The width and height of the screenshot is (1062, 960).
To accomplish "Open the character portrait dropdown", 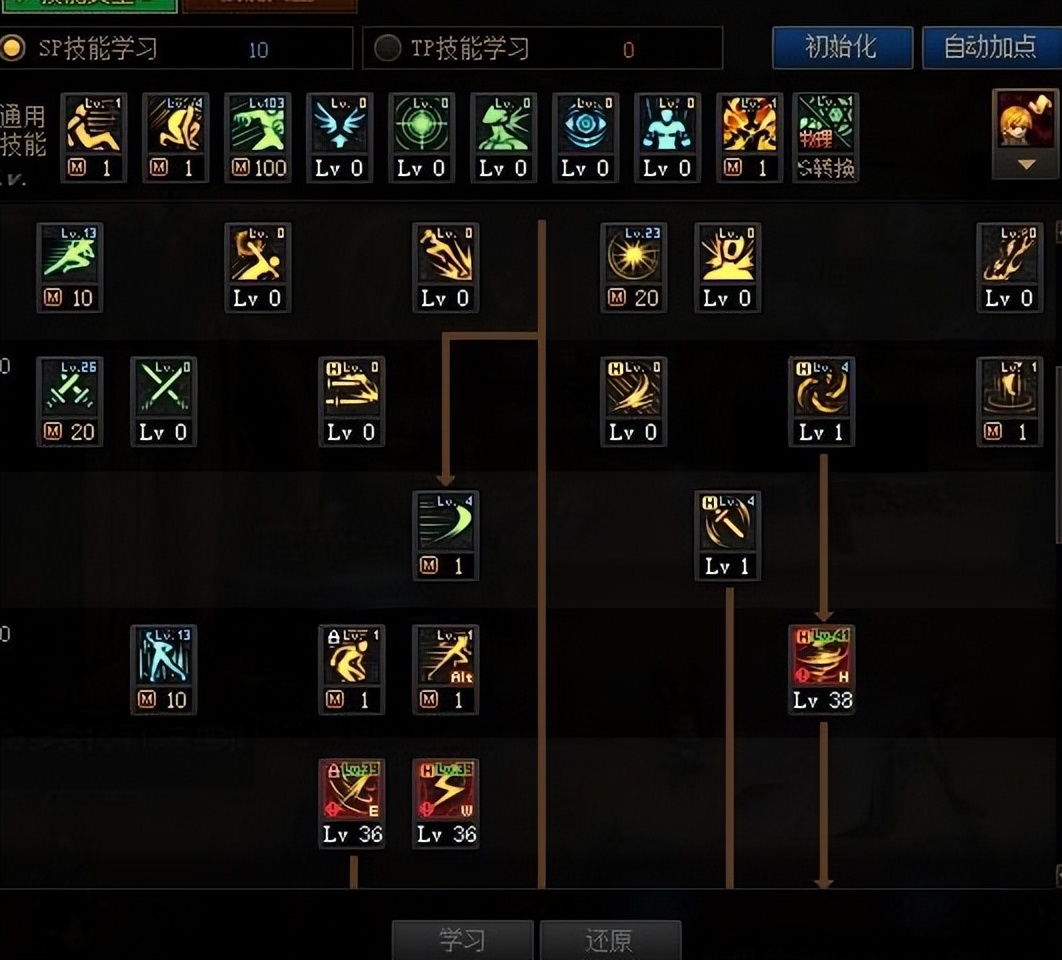I will (x=1025, y=134).
